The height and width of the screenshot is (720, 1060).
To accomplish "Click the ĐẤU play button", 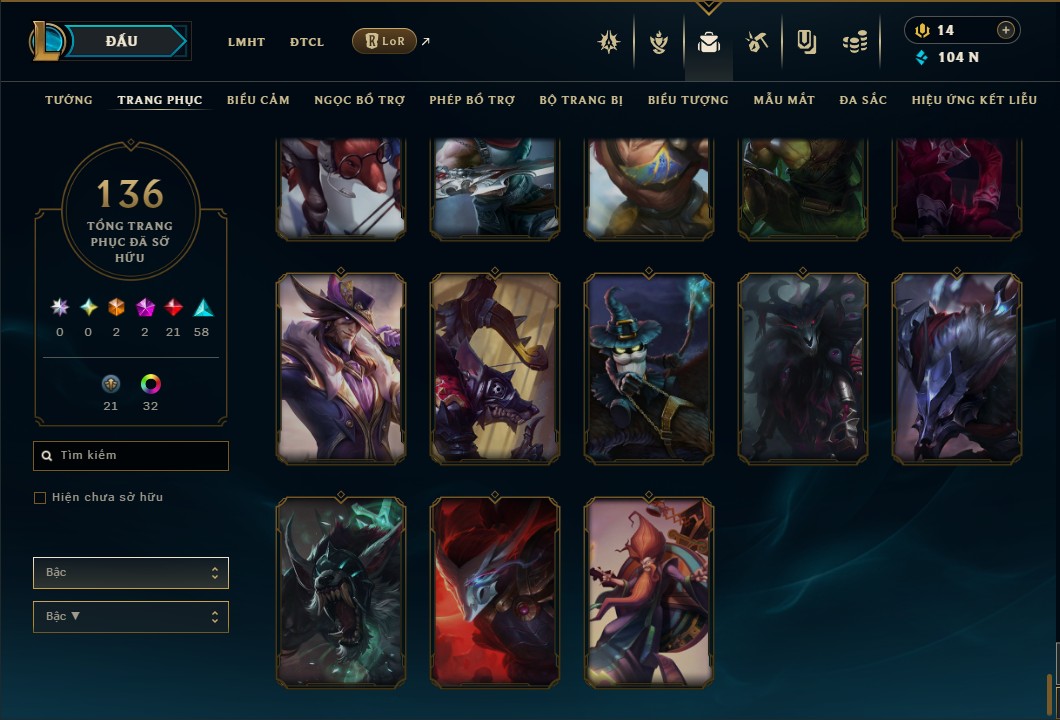I will [x=122, y=41].
